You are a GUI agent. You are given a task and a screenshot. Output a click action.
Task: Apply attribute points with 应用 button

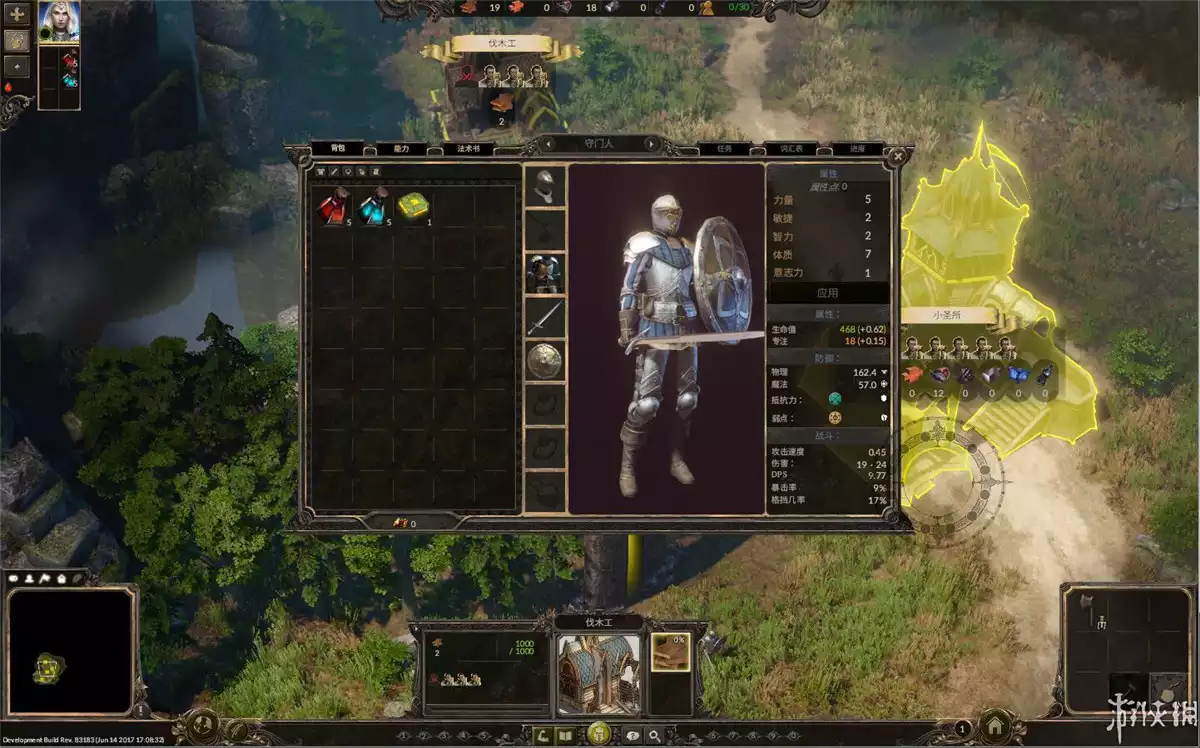click(x=827, y=294)
